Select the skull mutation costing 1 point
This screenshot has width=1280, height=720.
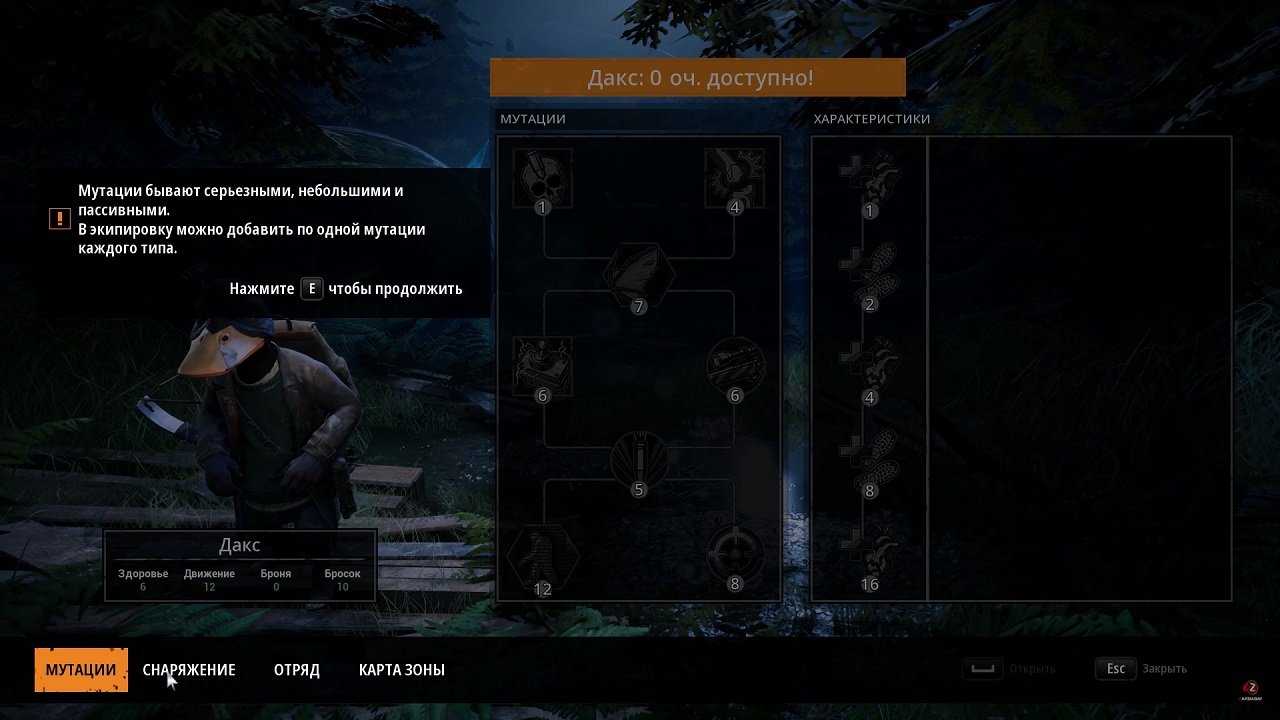coord(543,179)
